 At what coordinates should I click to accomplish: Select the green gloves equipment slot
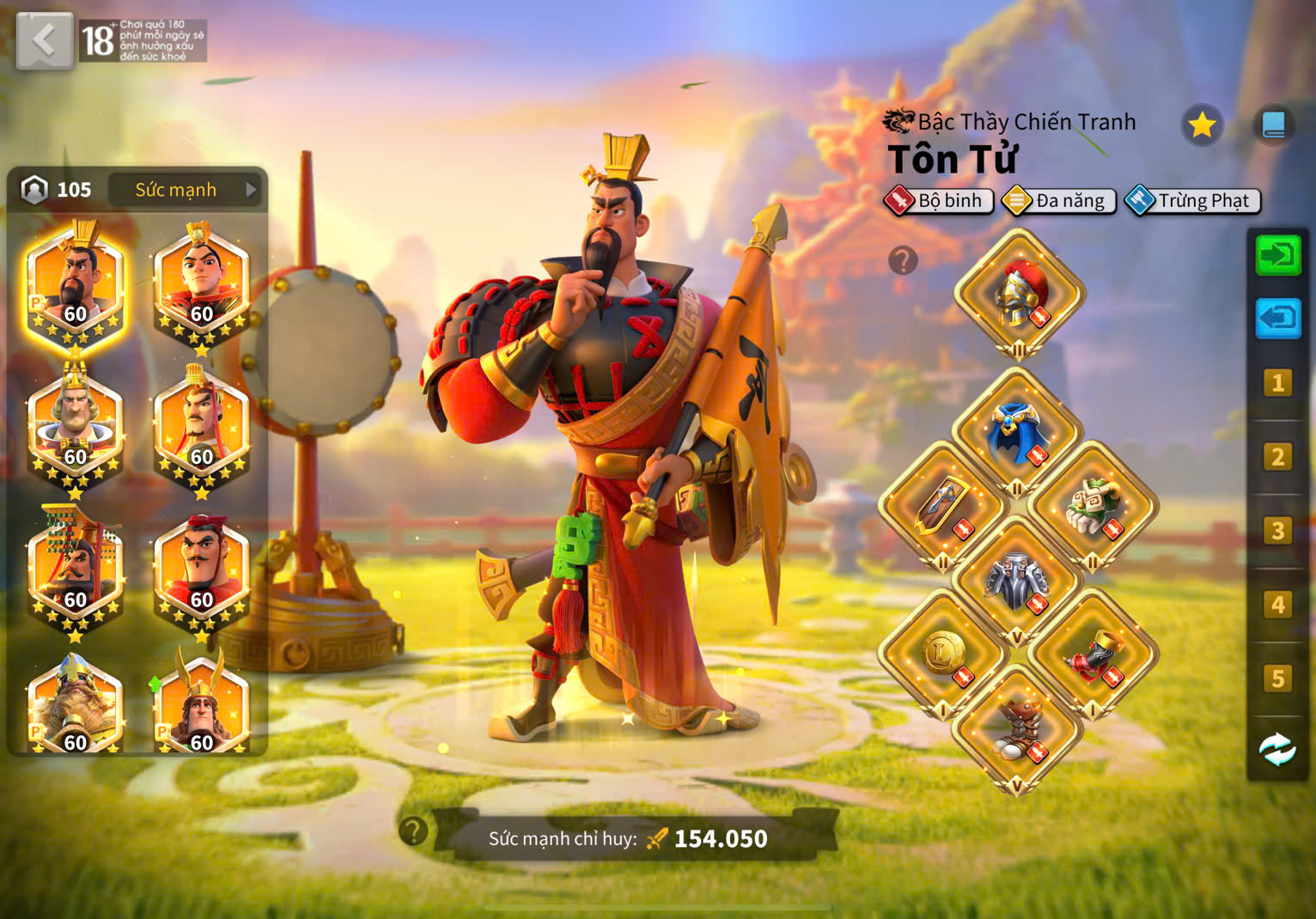pos(1093,507)
